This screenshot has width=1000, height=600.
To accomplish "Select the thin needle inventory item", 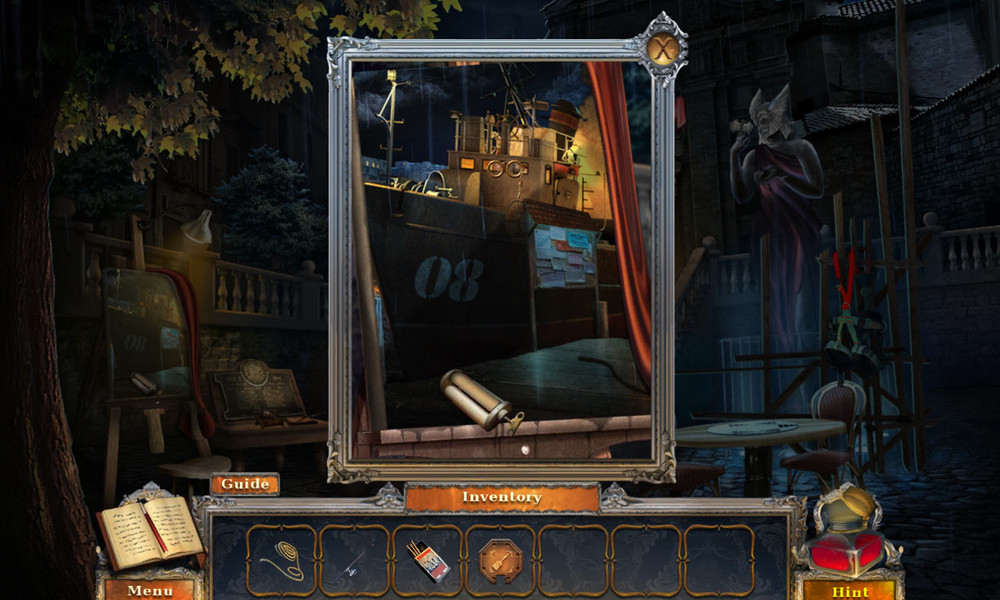I will (x=354, y=560).
